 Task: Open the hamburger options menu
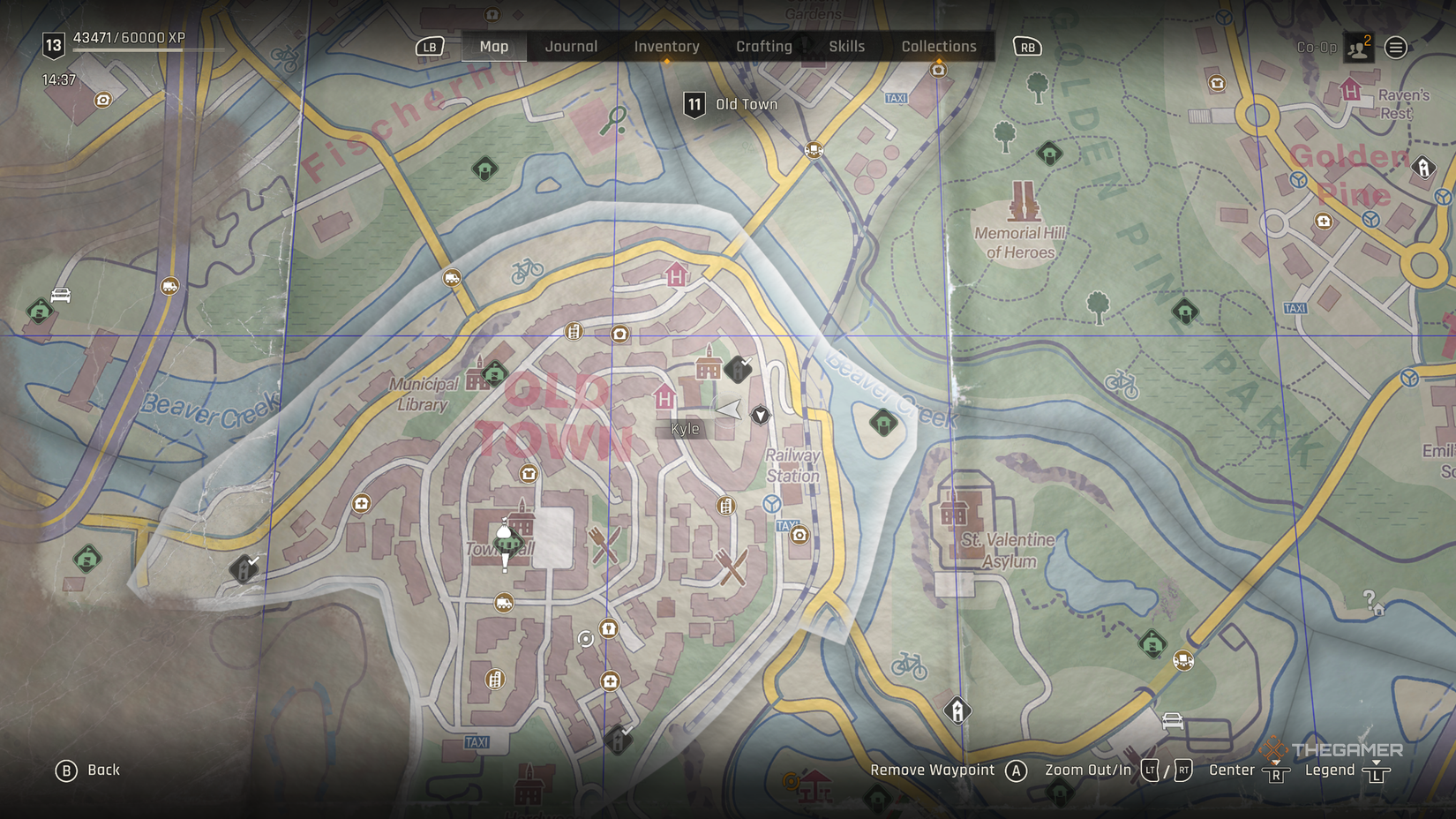click(1396, 48)
